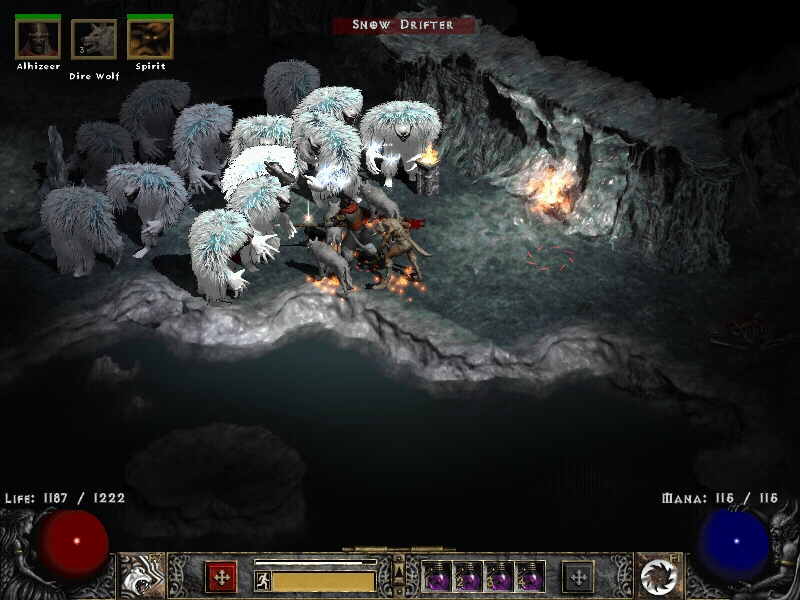Toggle the run/walk button
Screen dimensions: 800x600
(x=262, y=581)
